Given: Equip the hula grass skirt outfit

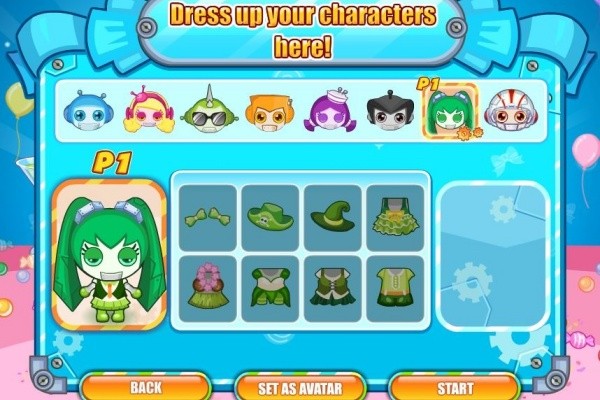Looking at the screenshot, I should (208, 287).
